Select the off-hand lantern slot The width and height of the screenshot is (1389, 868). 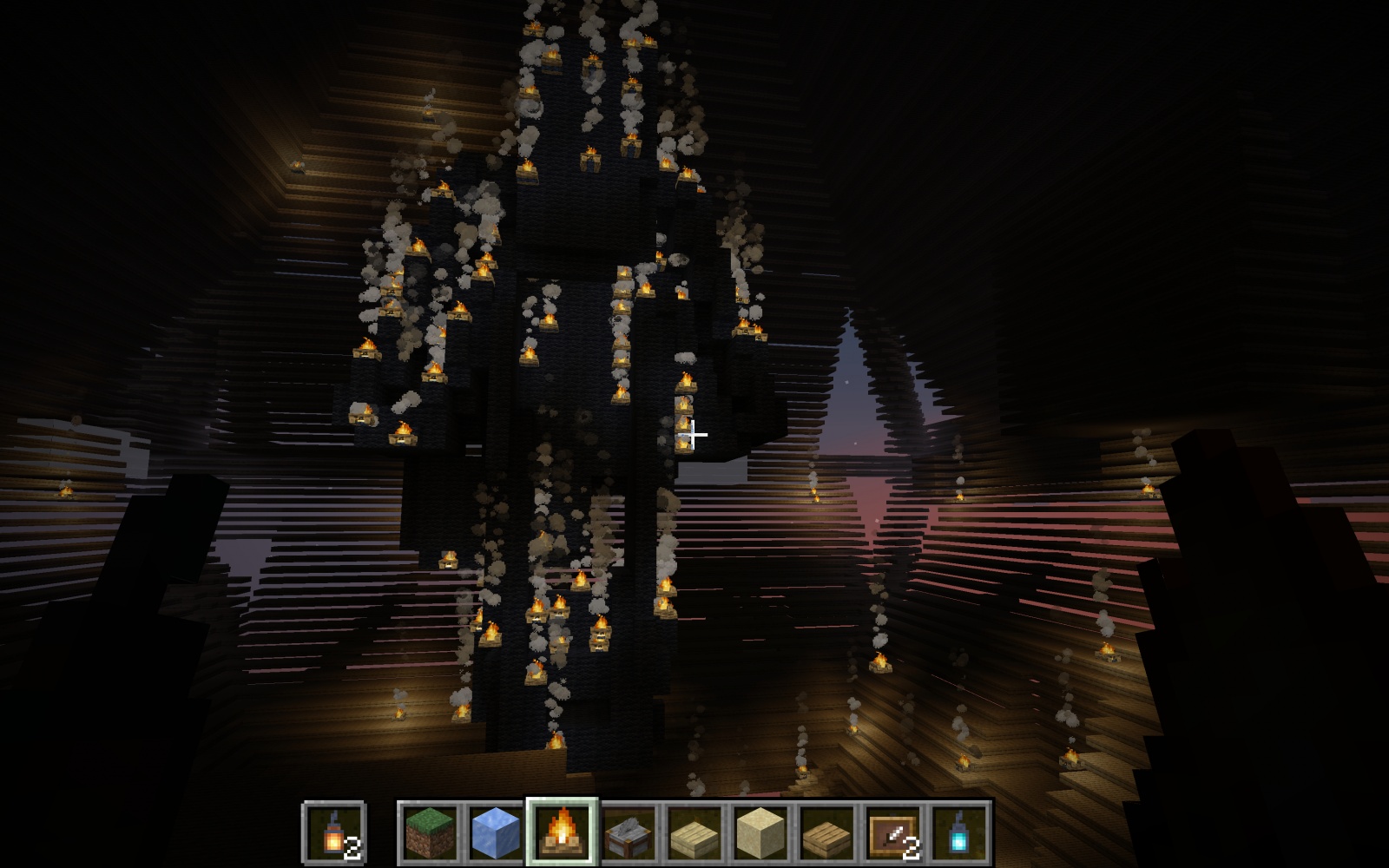point(334,832)
